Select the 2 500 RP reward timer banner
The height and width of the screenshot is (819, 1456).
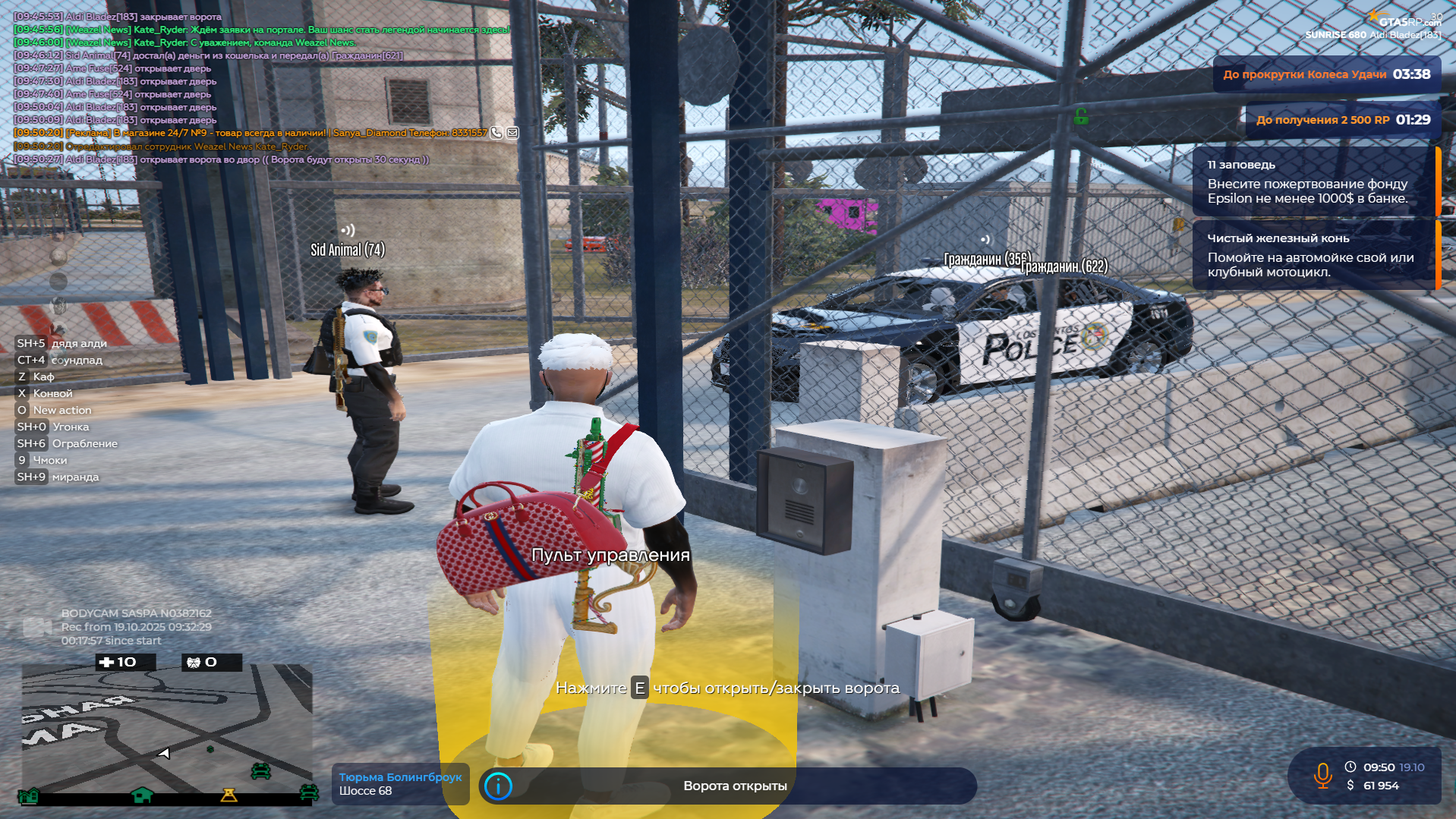tap(1342, 120)
